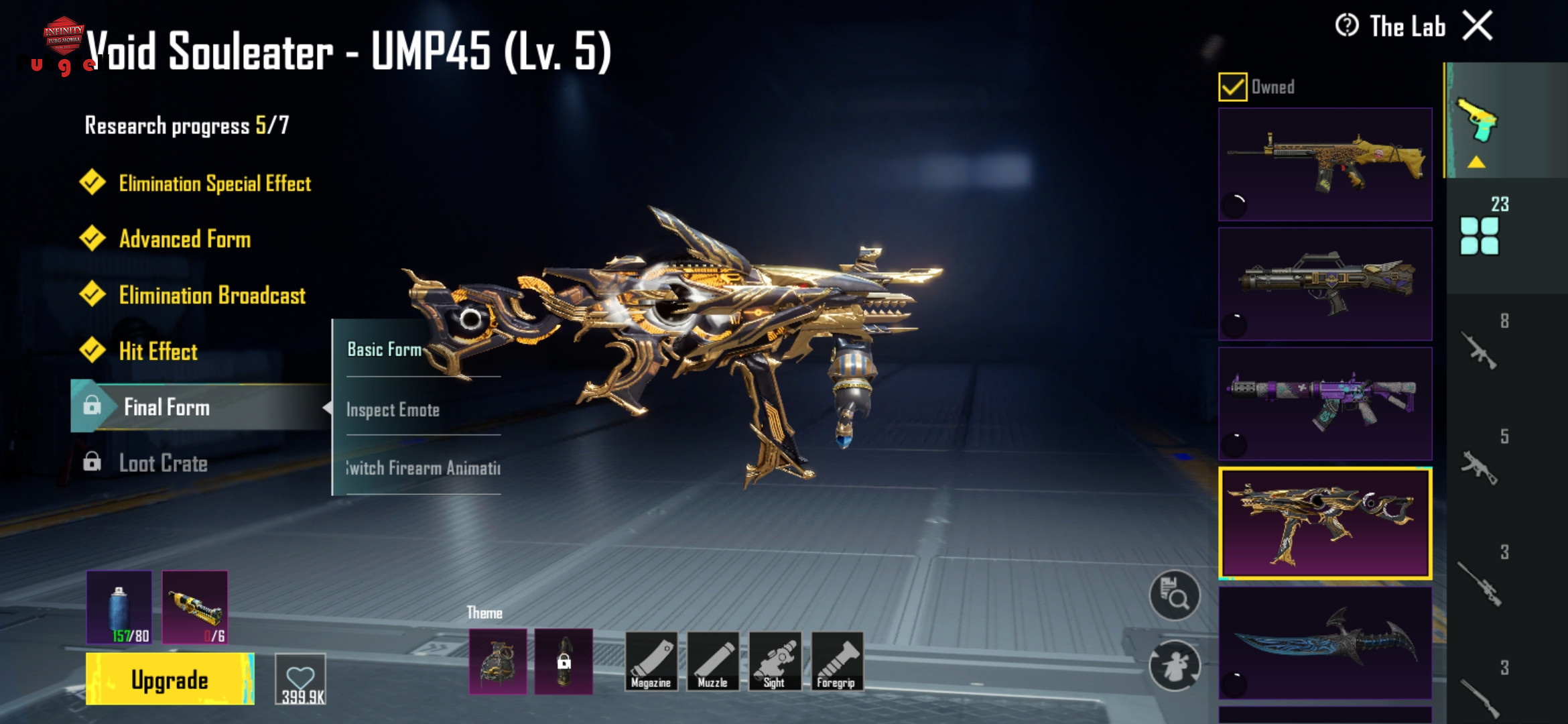Select the Final Form research stage
The width and height of the screenshot is (1568, 724).
167,407
